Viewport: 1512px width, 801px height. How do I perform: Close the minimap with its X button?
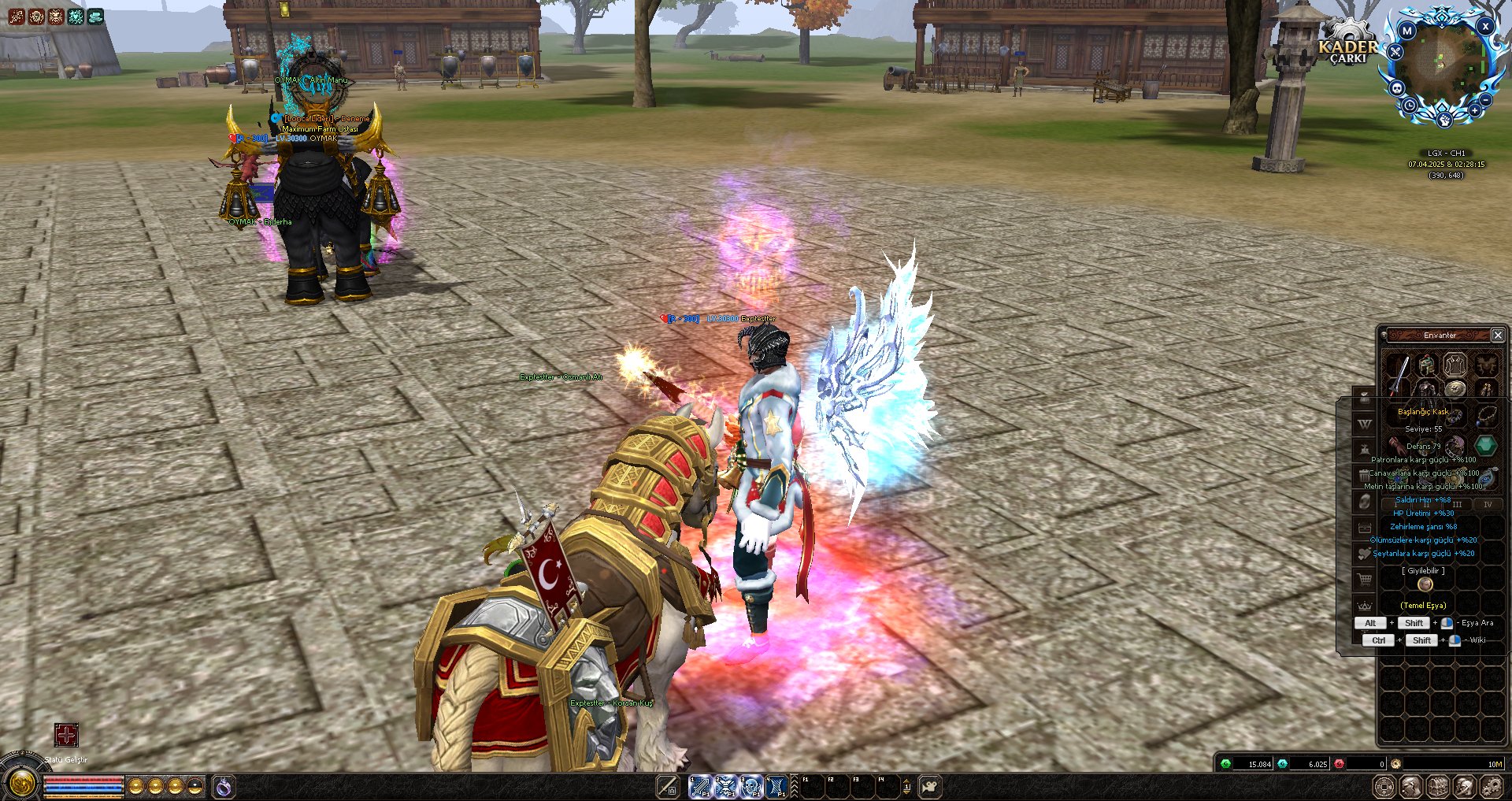pyautogui.click(x=1485, y=26)
